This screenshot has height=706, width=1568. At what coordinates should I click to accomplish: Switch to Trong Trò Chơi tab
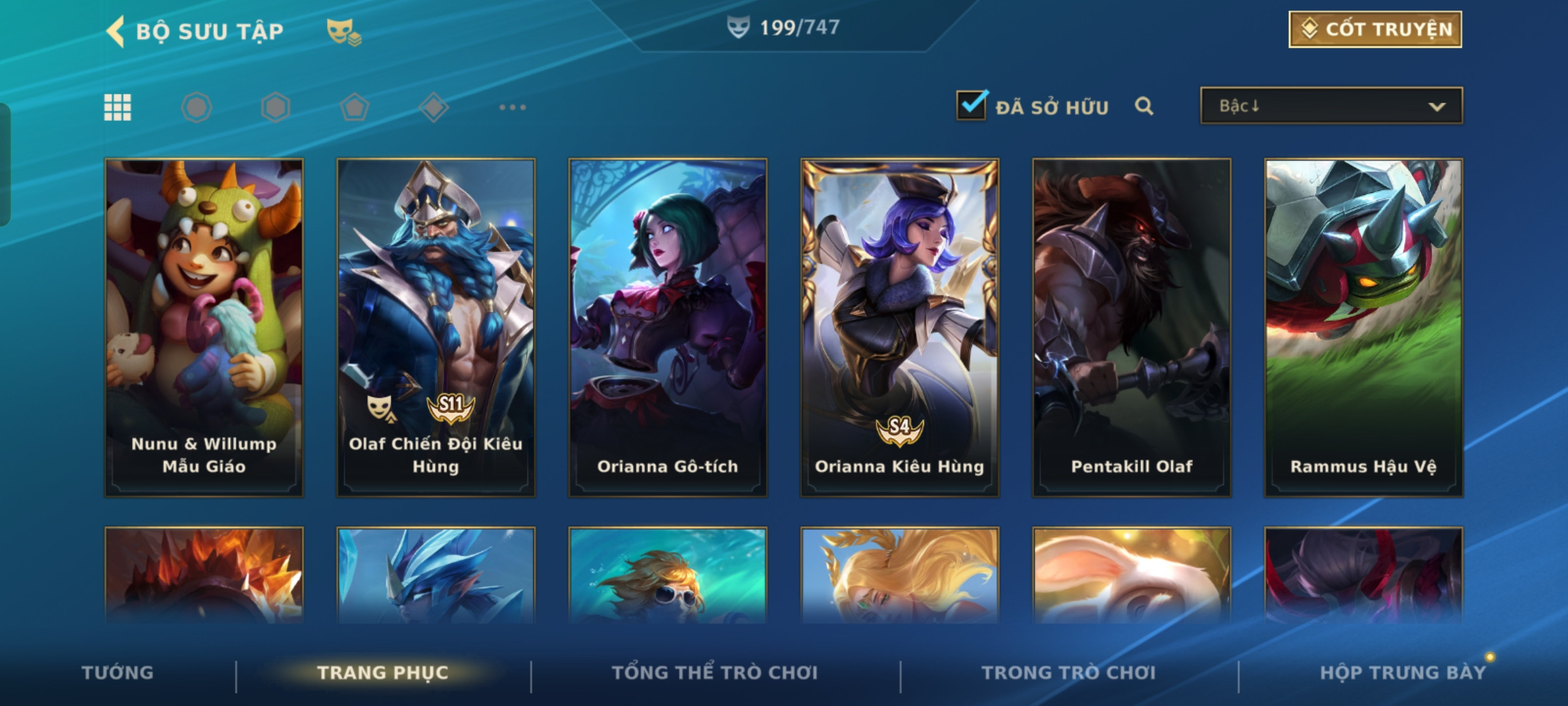[1069, 673]
